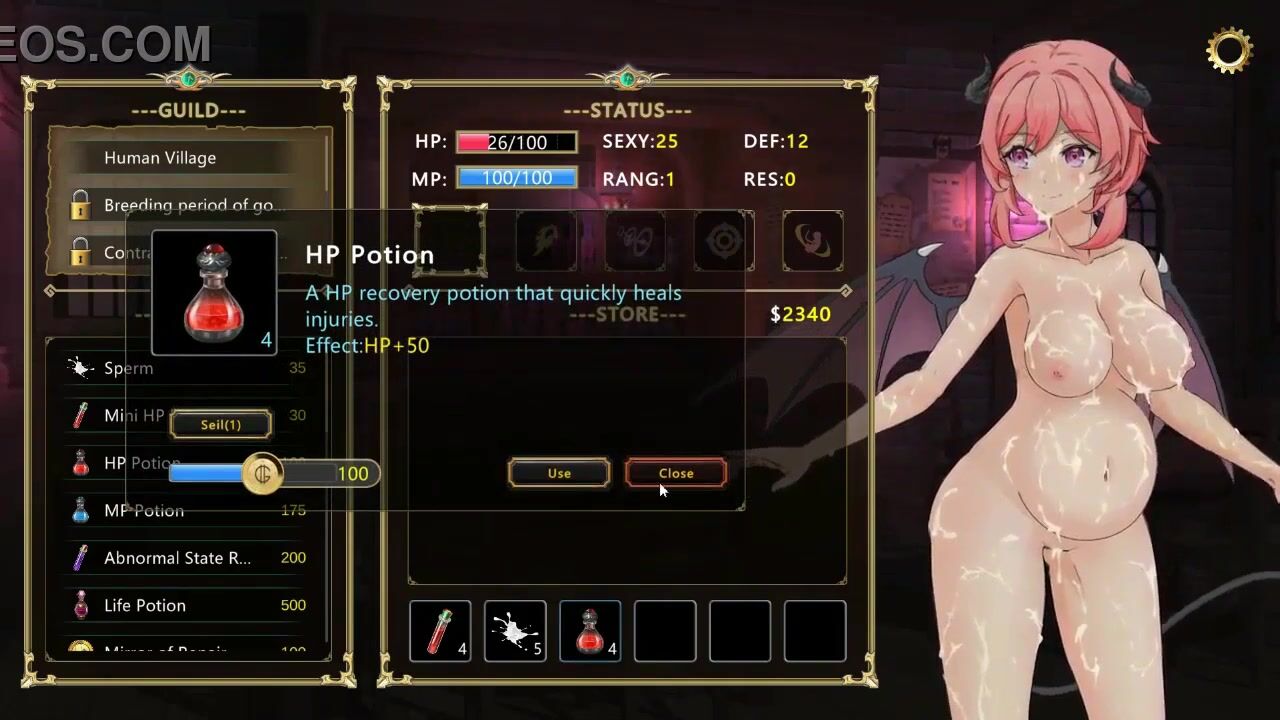Click the locked Breeding period guild entry

(x=194, y=205)
